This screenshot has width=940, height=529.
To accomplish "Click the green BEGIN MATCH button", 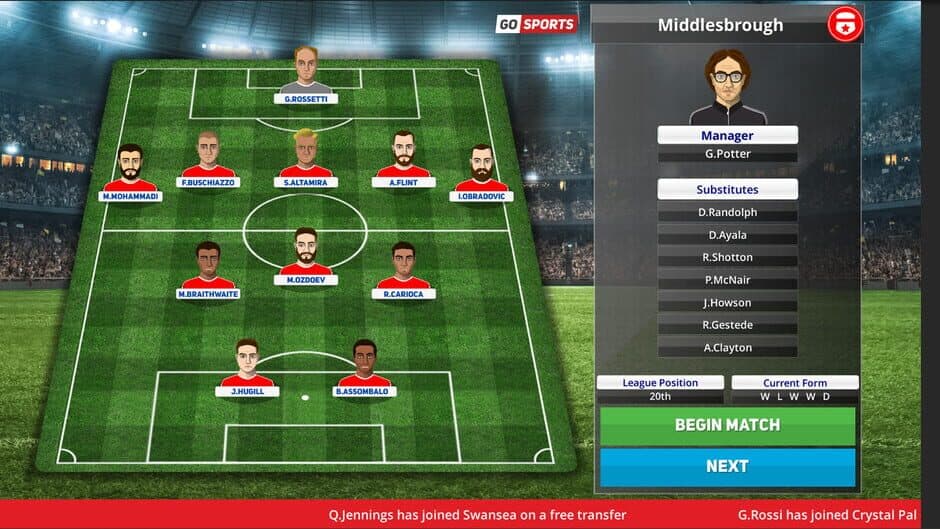I will click(727, 425).
